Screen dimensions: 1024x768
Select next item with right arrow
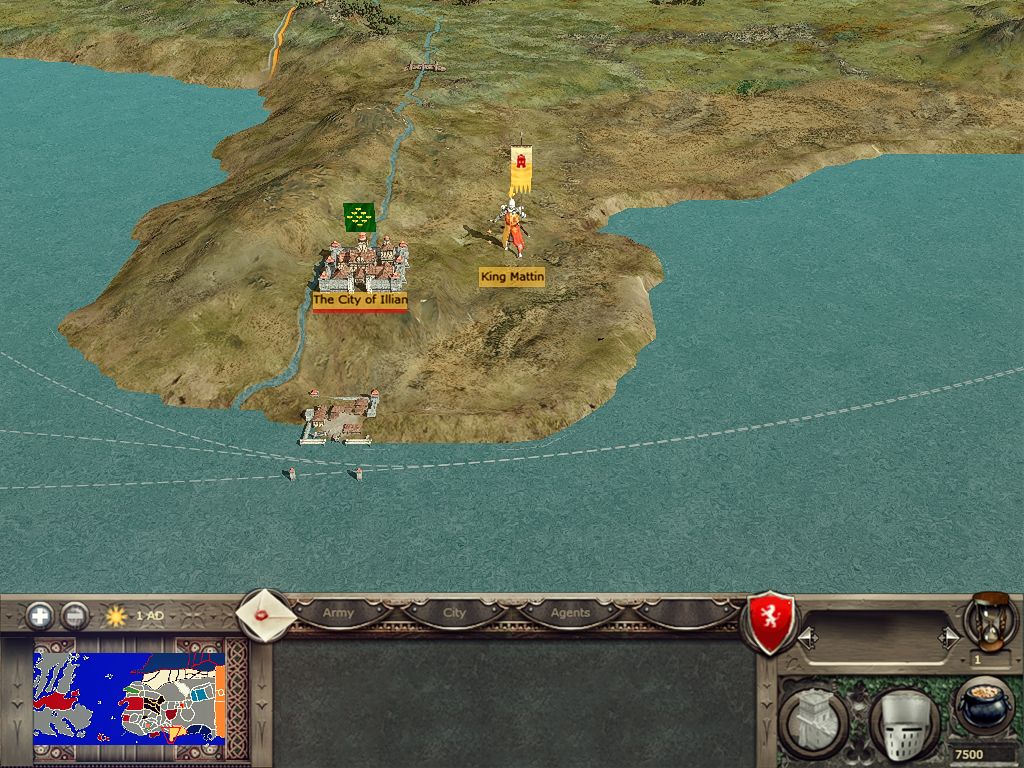pyautogui.click(x=945, y=637)
